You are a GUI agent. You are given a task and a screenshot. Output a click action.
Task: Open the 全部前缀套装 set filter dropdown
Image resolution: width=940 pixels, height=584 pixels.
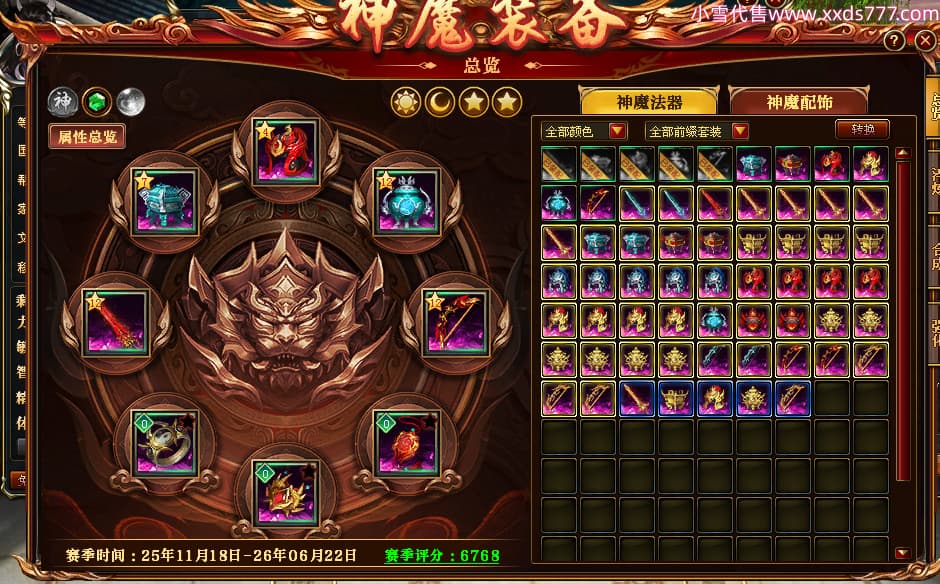(697, 131)
